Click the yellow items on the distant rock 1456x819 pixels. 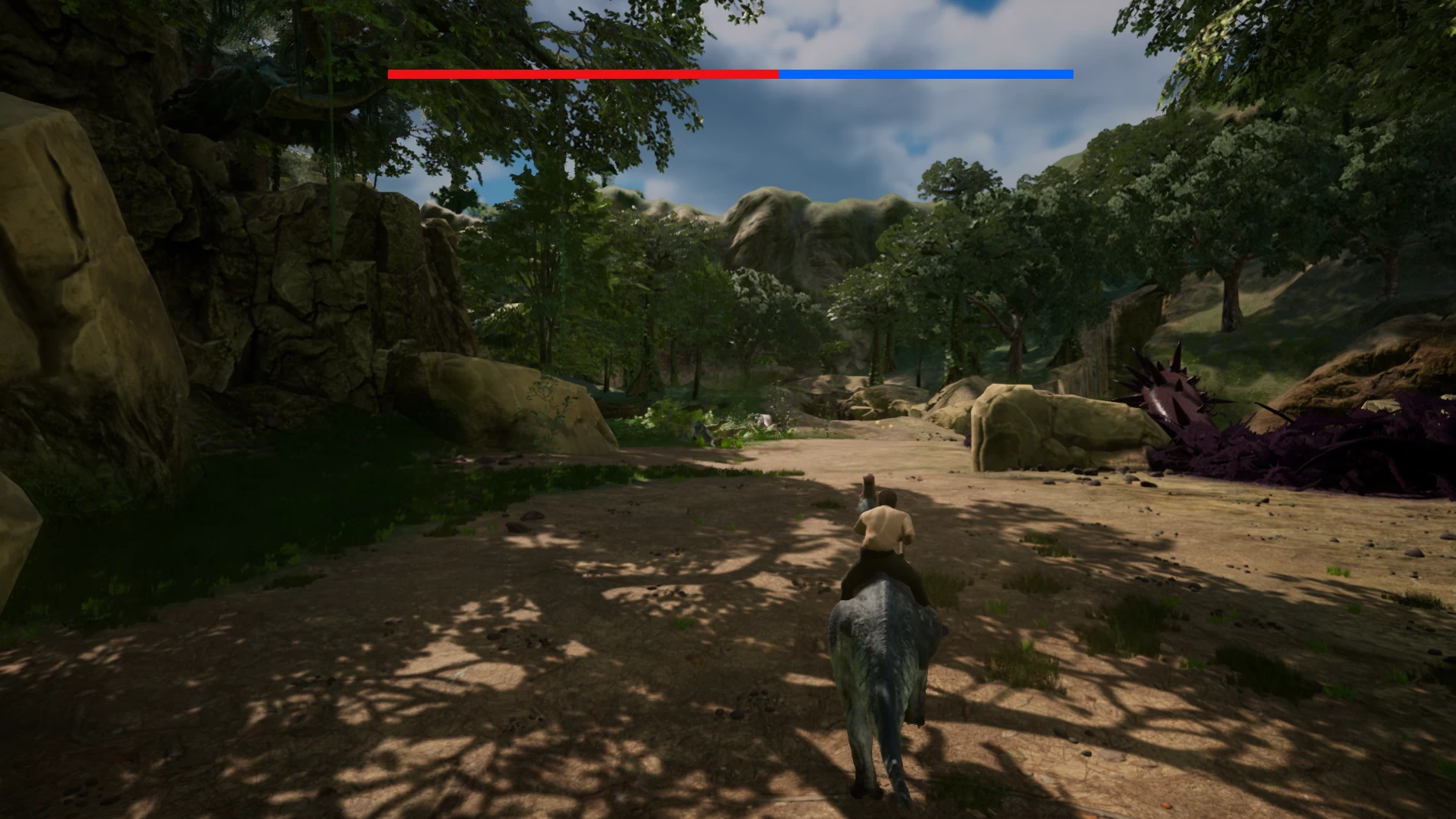click(x=877, y=423)
